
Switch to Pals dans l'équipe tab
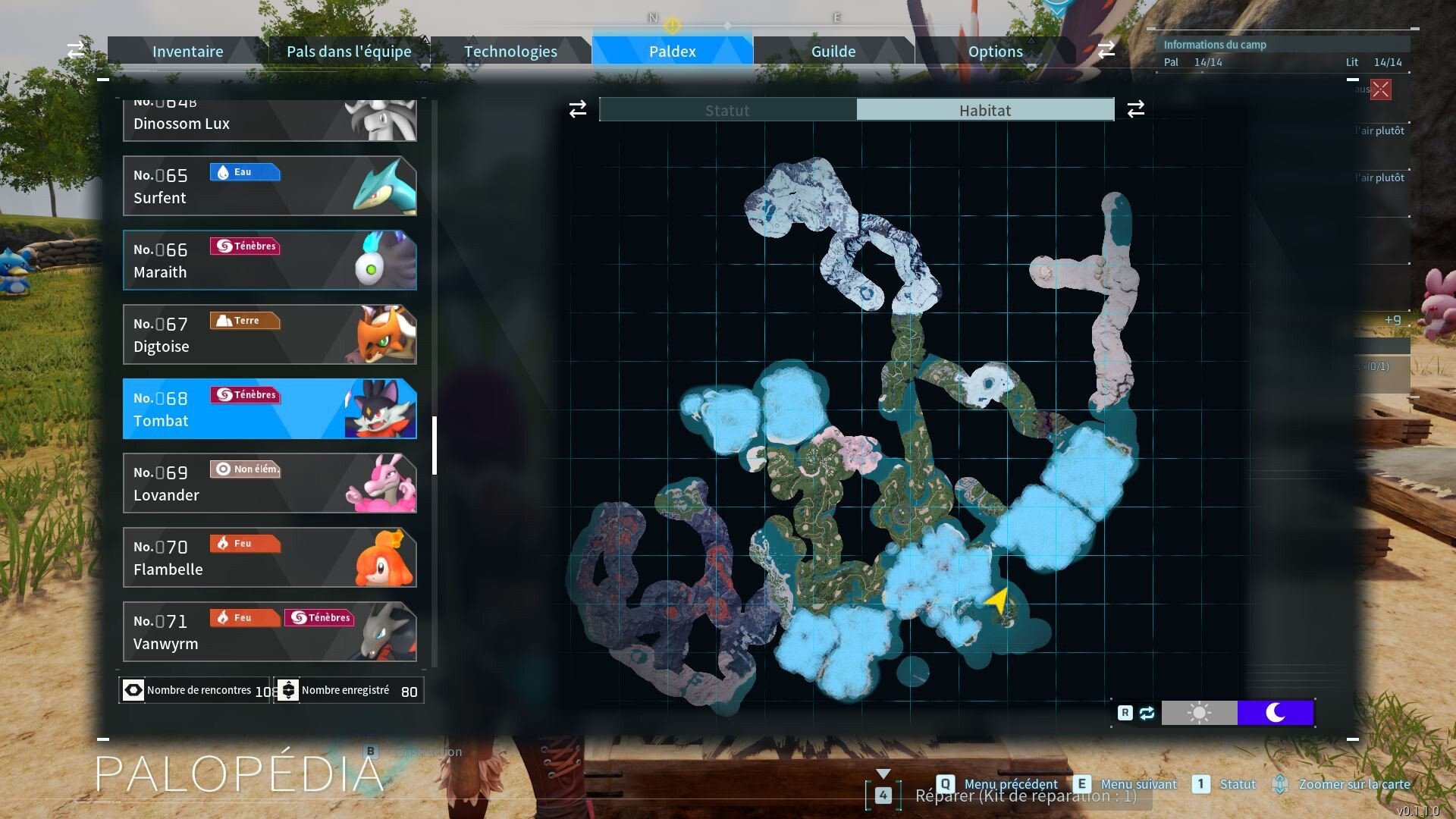(x=349, y=51)
